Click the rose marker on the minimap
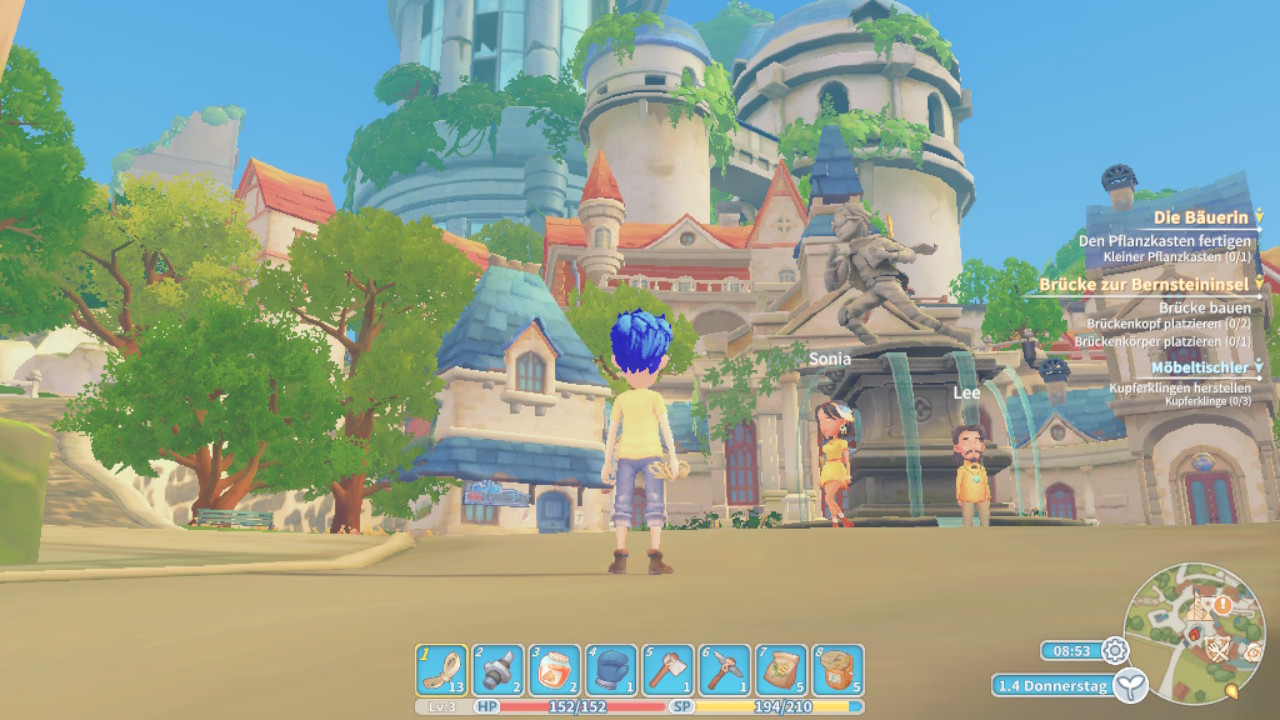Viewport: 1280px width, 720px height. click(1254, 653)
